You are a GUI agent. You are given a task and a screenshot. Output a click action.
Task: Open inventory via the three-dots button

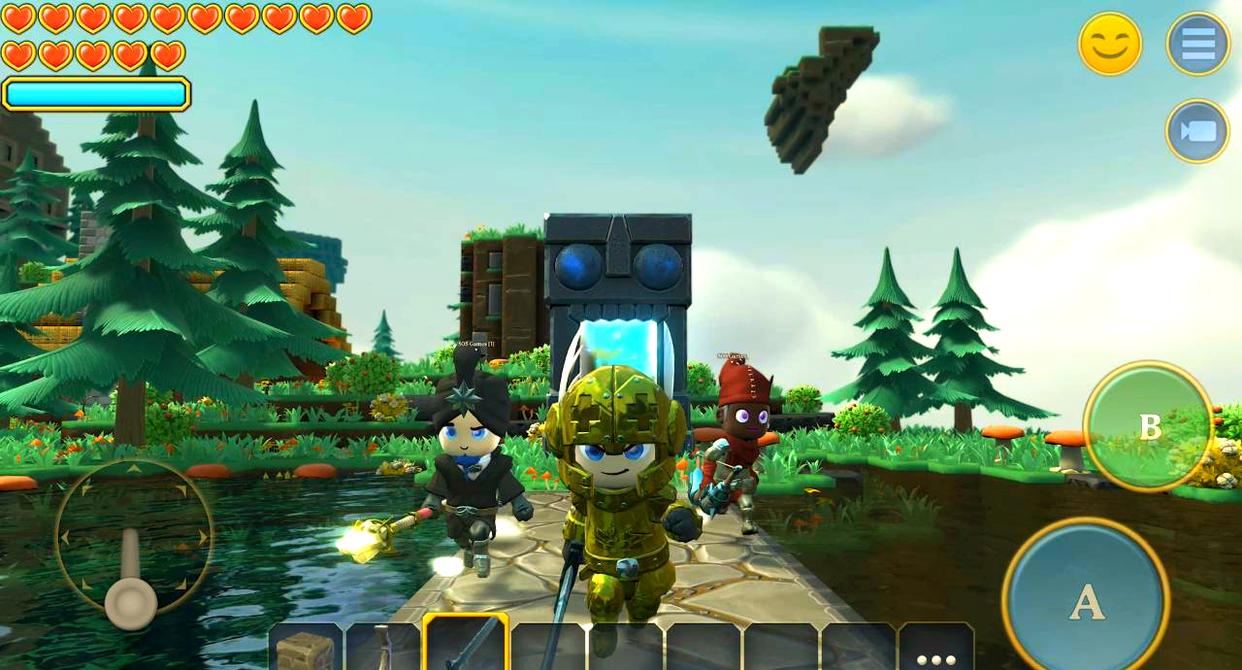pyautogui.click(x=936, y=649)
